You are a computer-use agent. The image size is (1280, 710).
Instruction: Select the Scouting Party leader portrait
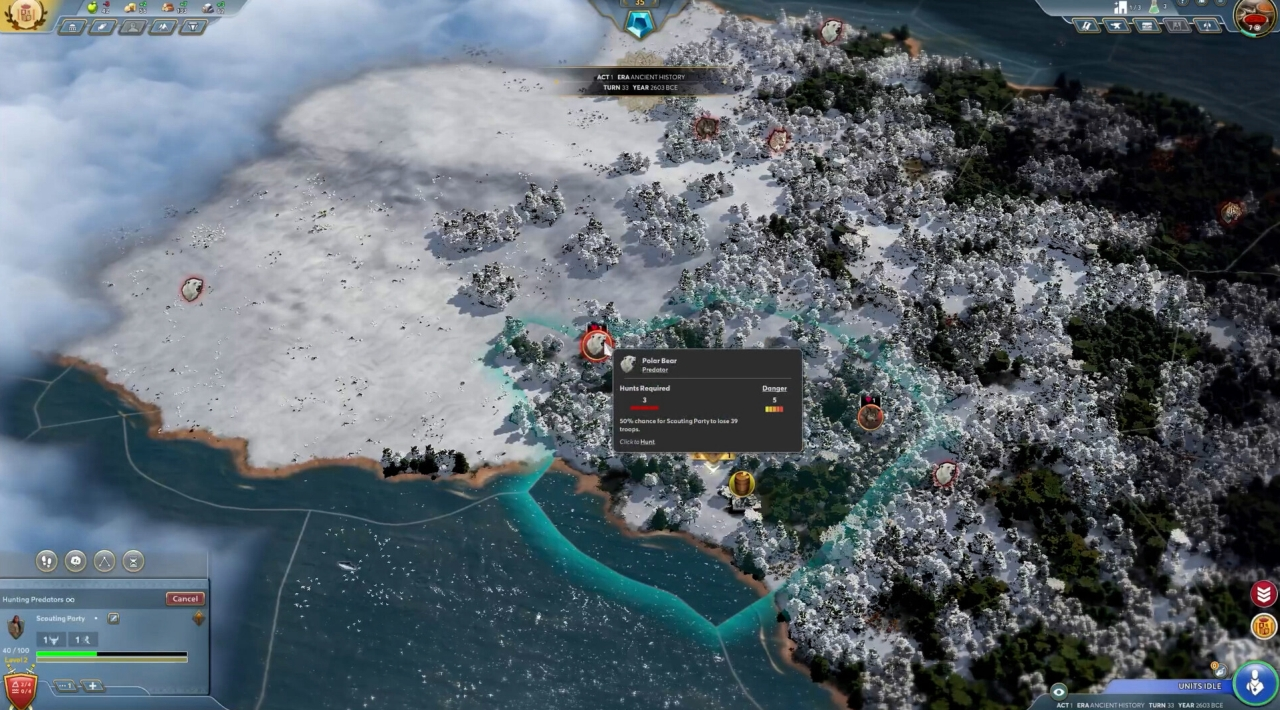pyautogui.click(x=16, y=627)
